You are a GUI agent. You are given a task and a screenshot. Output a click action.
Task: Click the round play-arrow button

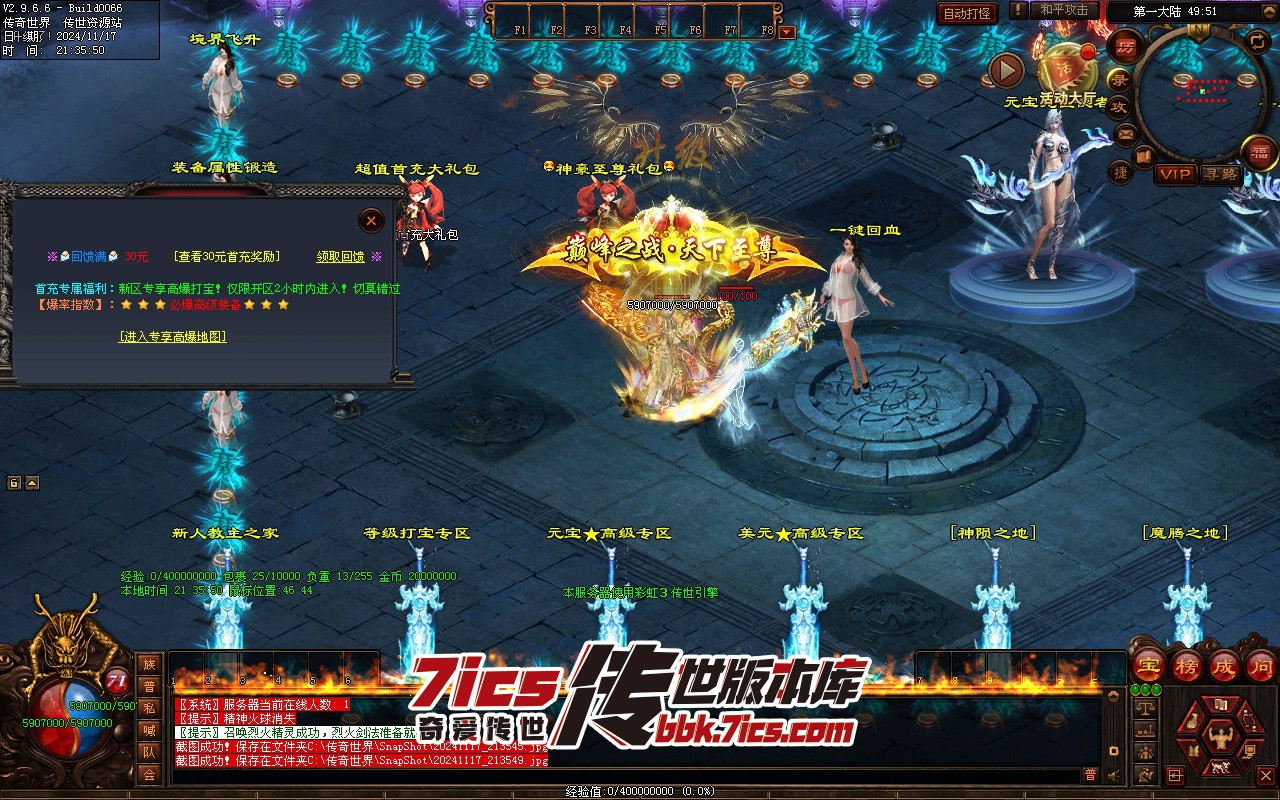tap(1006, 70)
